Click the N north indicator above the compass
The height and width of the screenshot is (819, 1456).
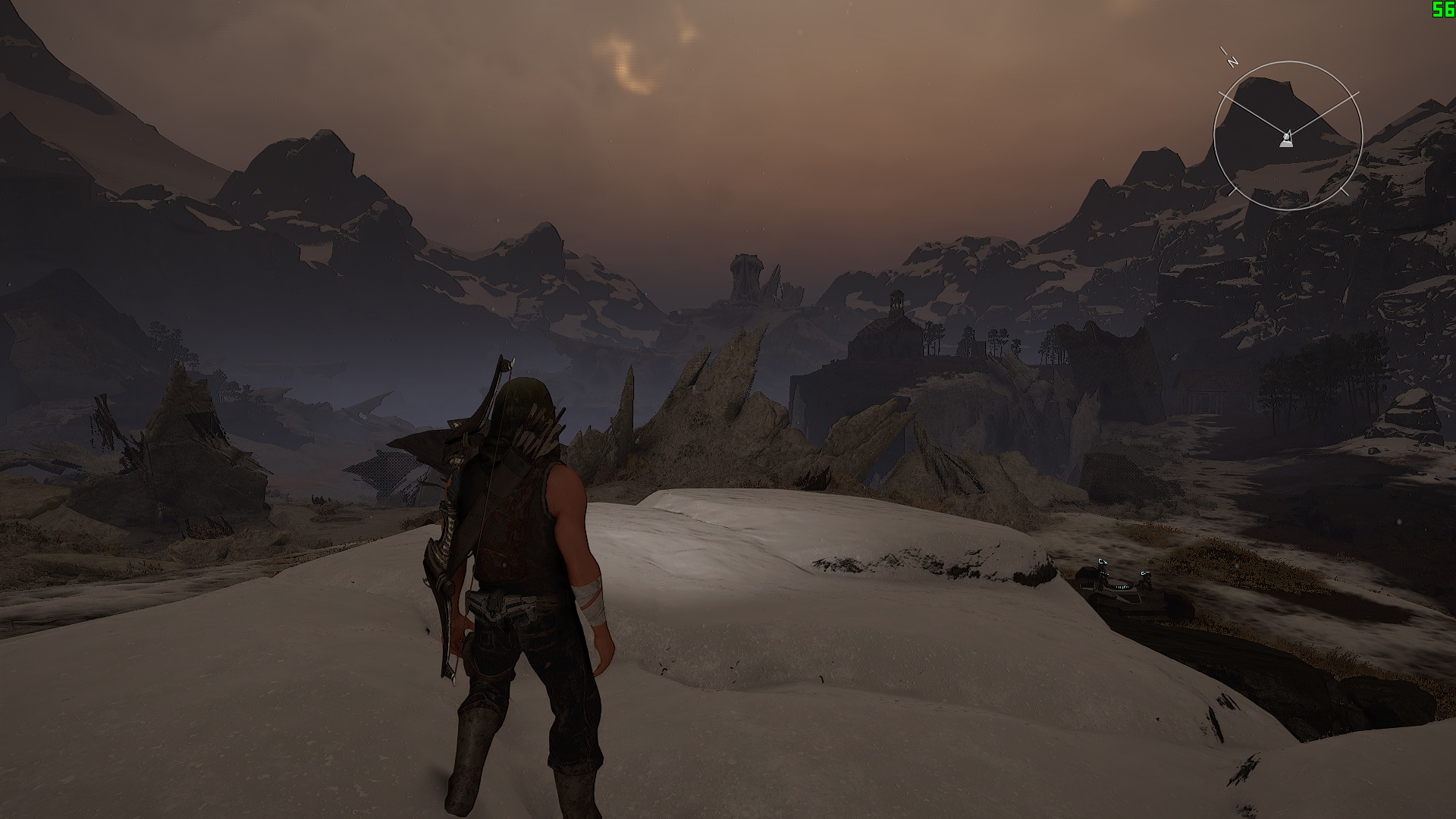pyautogui.click(x=1232, y=61)
